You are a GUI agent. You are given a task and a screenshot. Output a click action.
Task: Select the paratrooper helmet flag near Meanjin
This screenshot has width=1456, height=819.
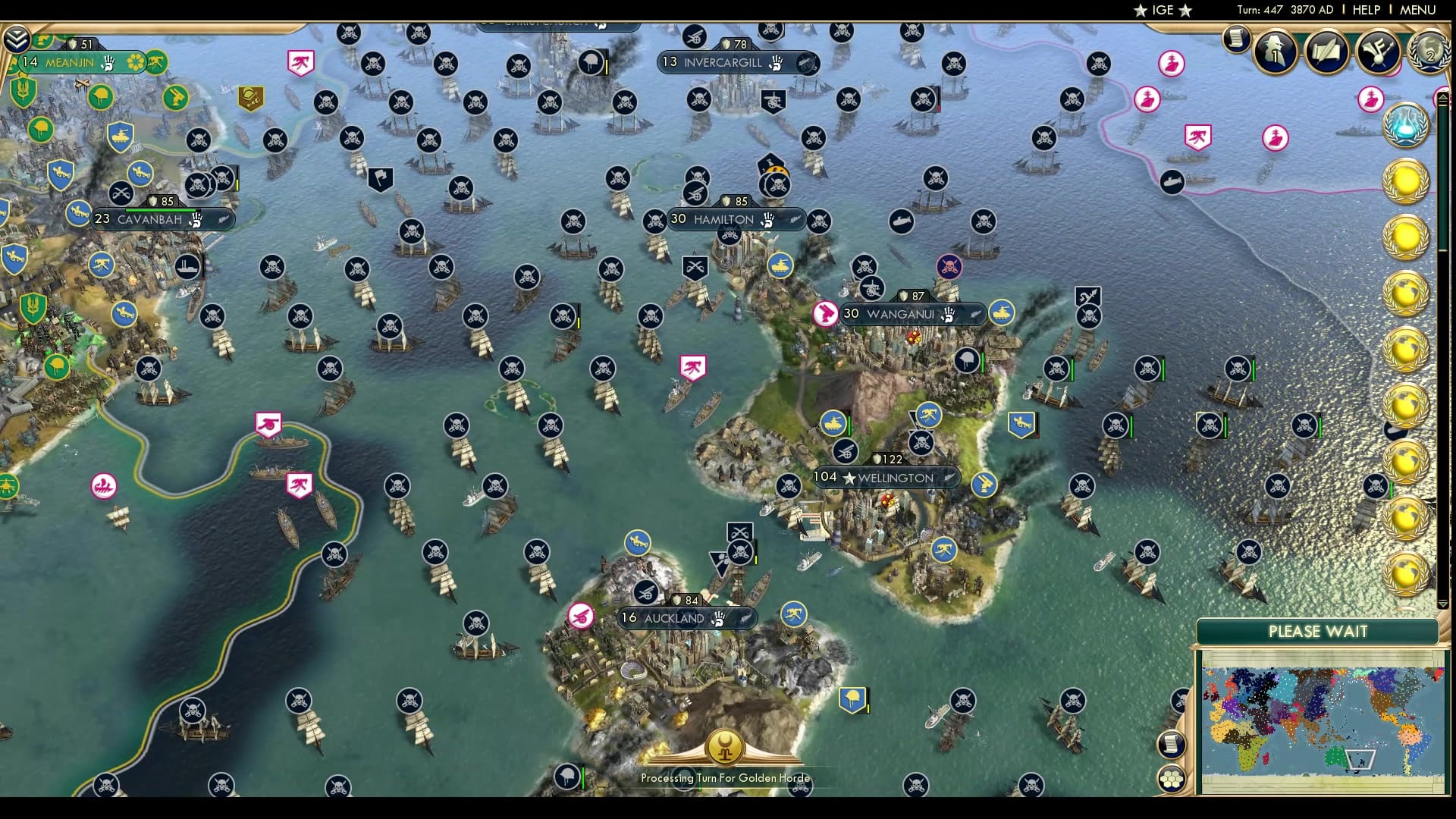coord(99,96)
